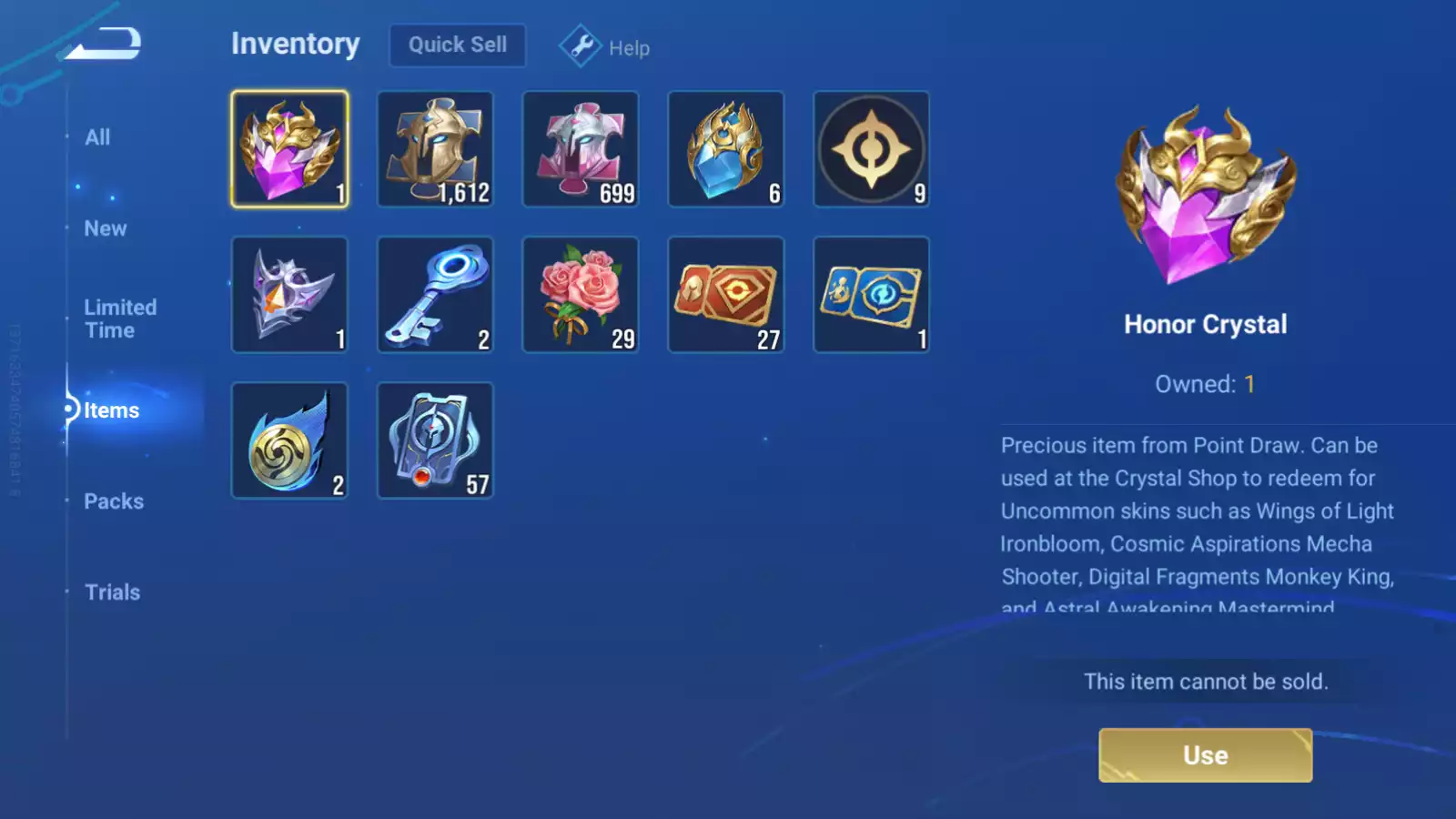The width and height of the screenshot is (1456, 819).
Task: Select the gold swirl coin item
Action: point(289,440)
